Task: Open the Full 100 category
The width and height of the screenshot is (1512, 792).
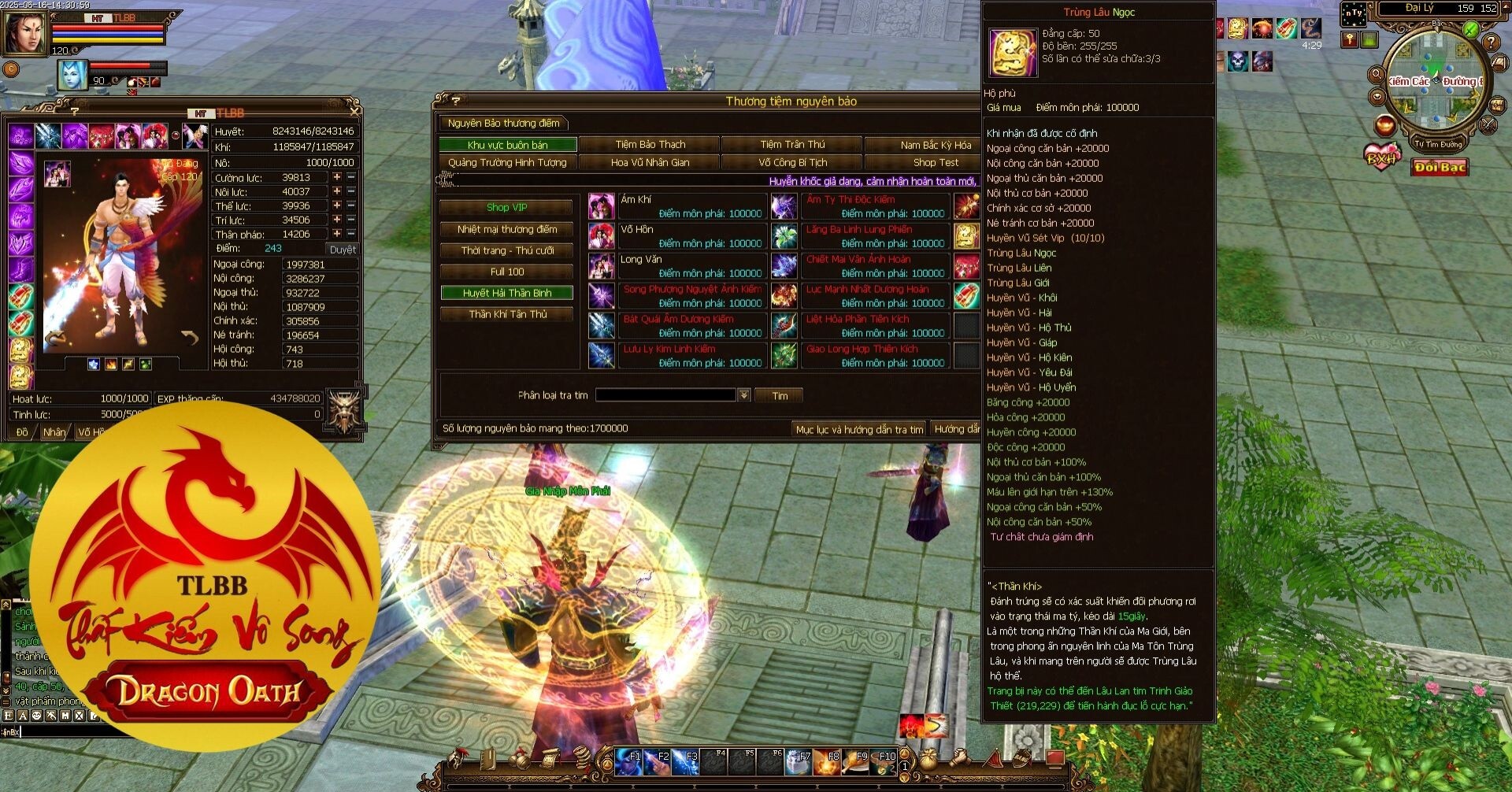Action: (506, 272)
